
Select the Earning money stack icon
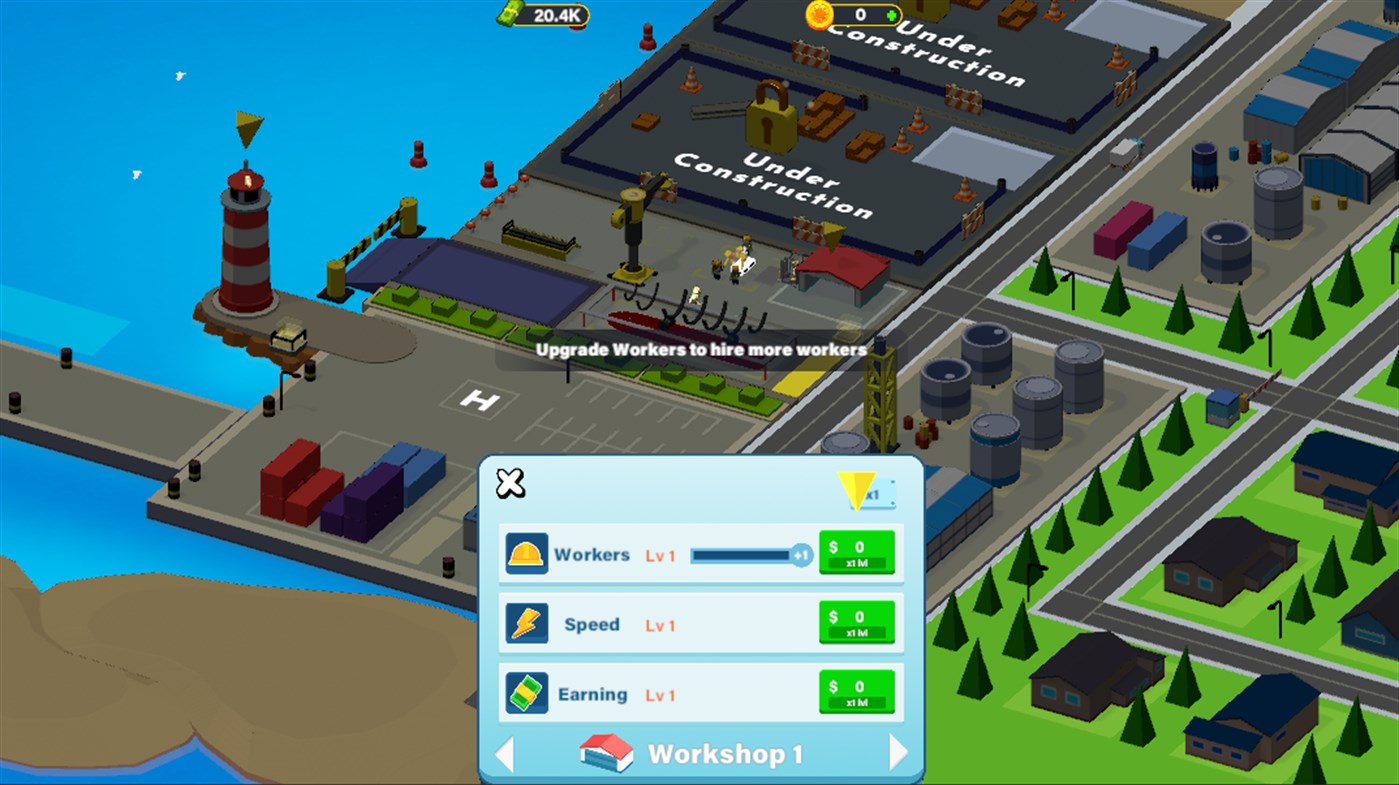(527, 692)
